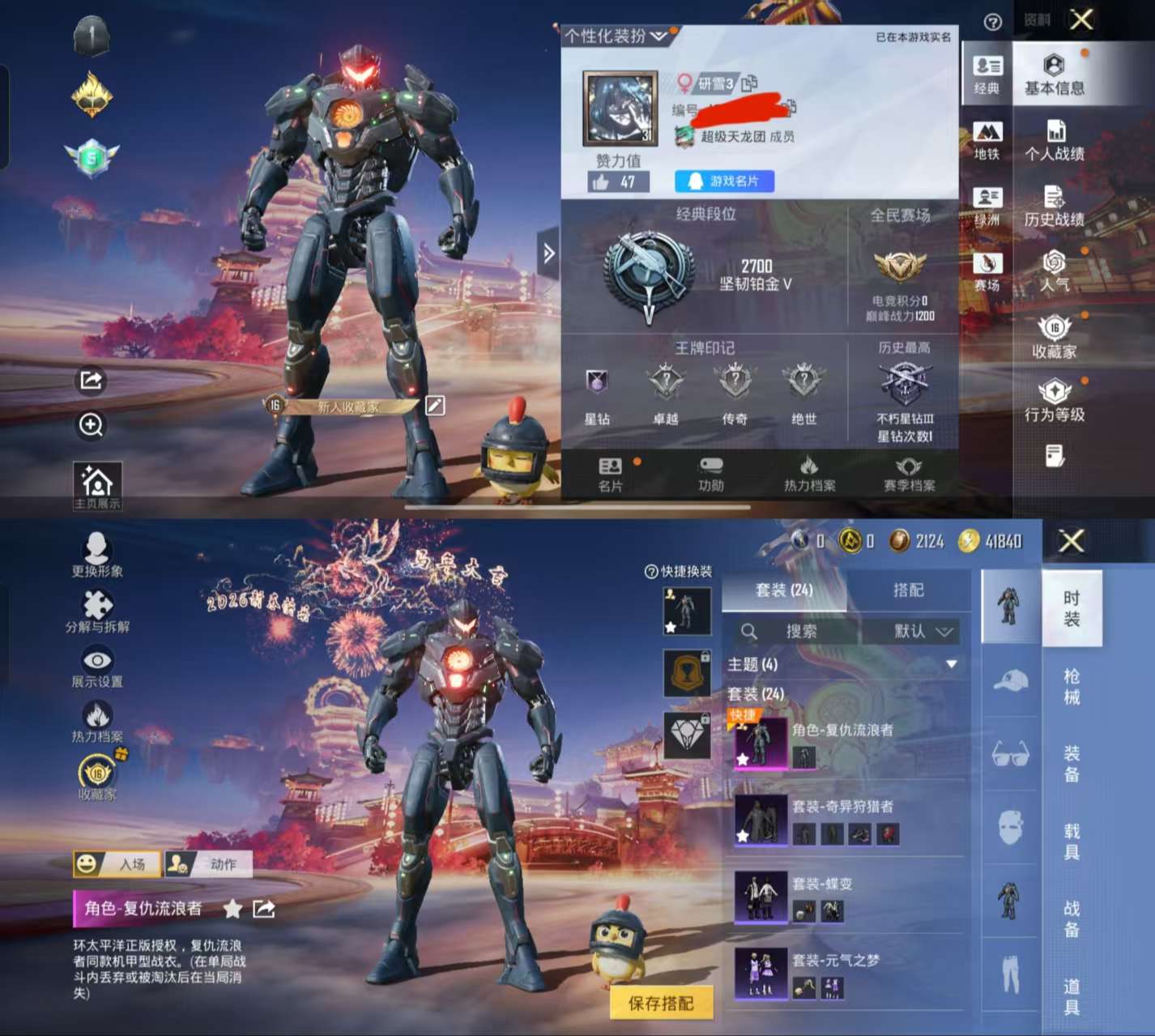Click the share icon beside the mech character
This screenshot has height=1036, width=1155.
coord(90,382)
